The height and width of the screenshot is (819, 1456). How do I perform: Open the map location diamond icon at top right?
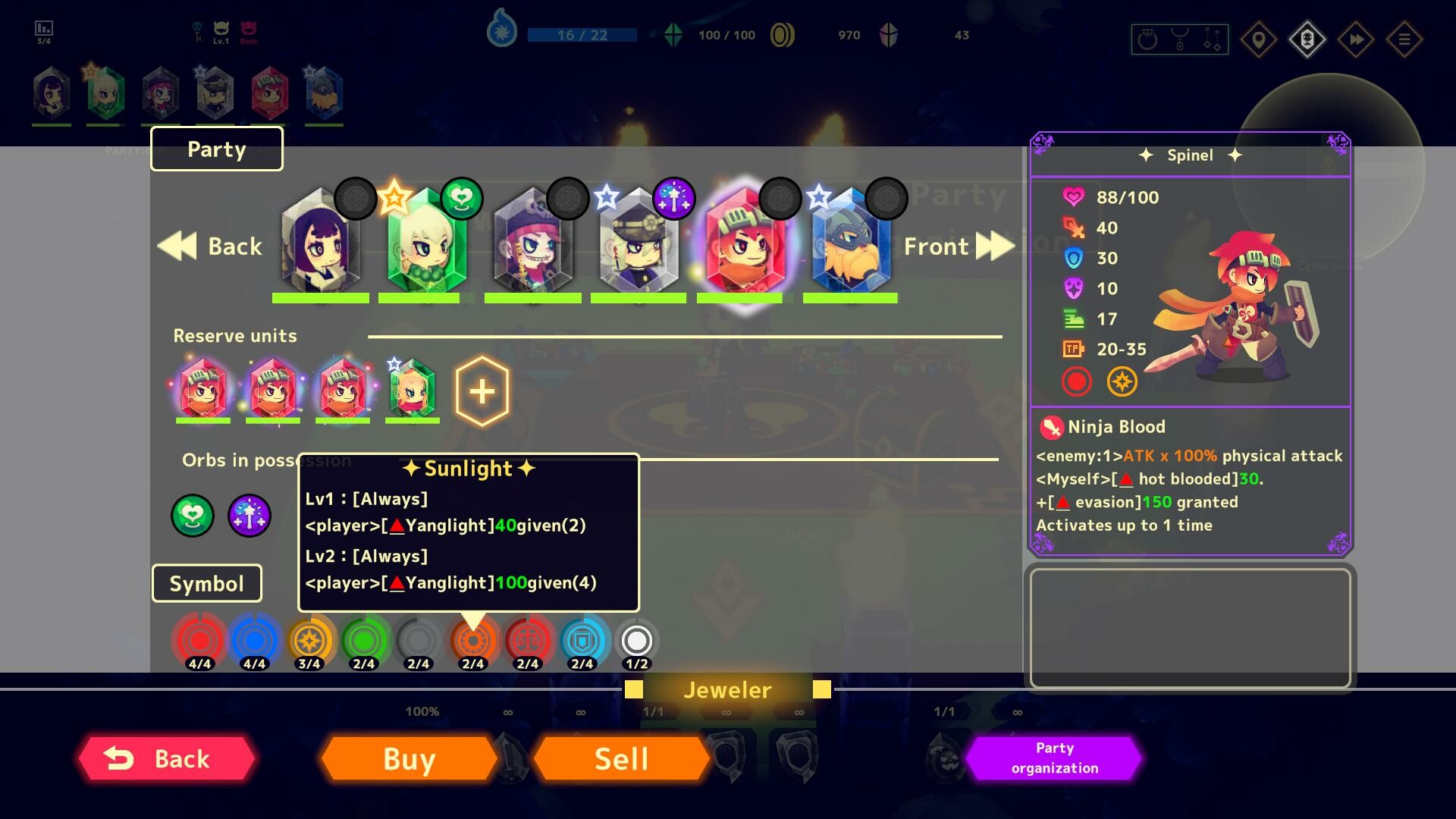coord(1257,39)
